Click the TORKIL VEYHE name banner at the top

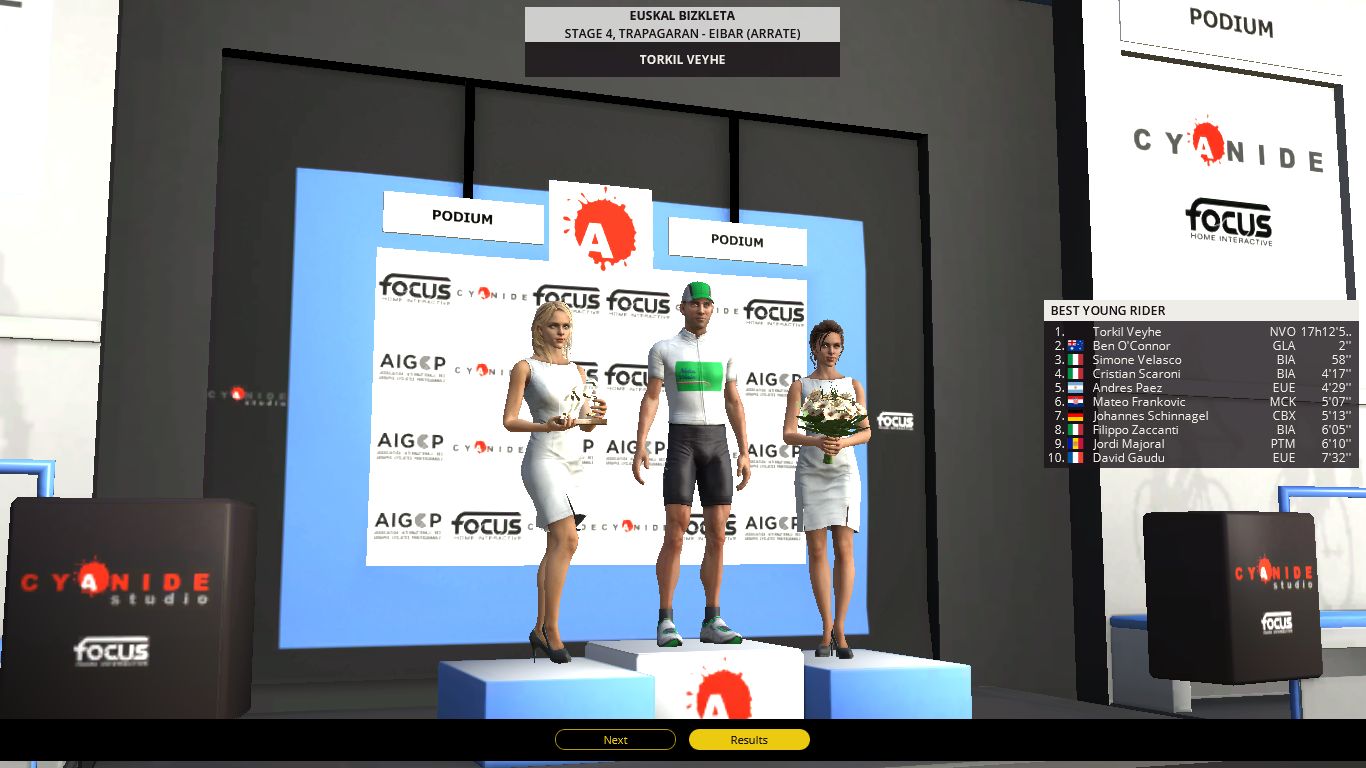tap(681, 59)
